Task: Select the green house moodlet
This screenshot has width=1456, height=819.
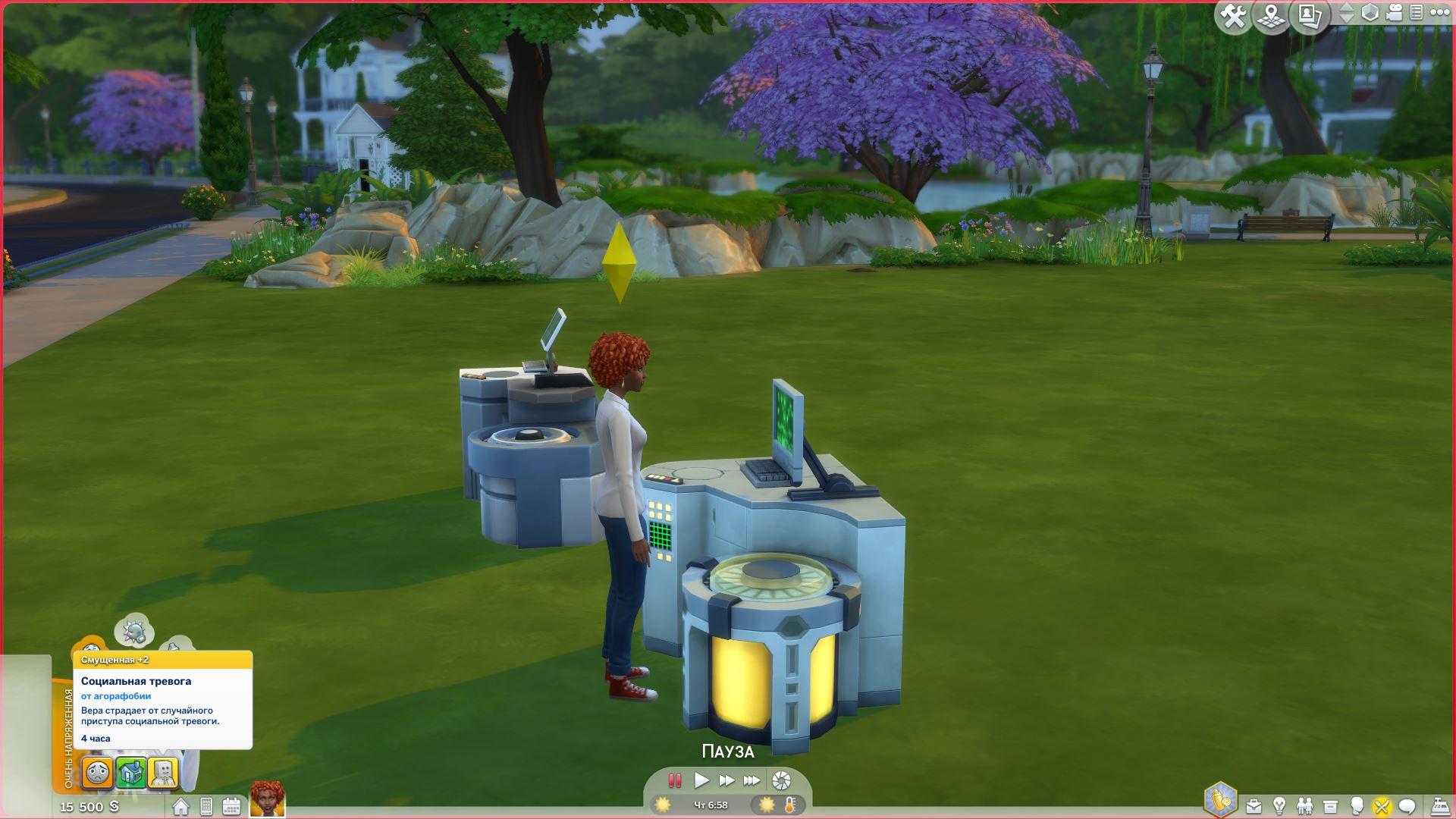Action: coord(131,773)
